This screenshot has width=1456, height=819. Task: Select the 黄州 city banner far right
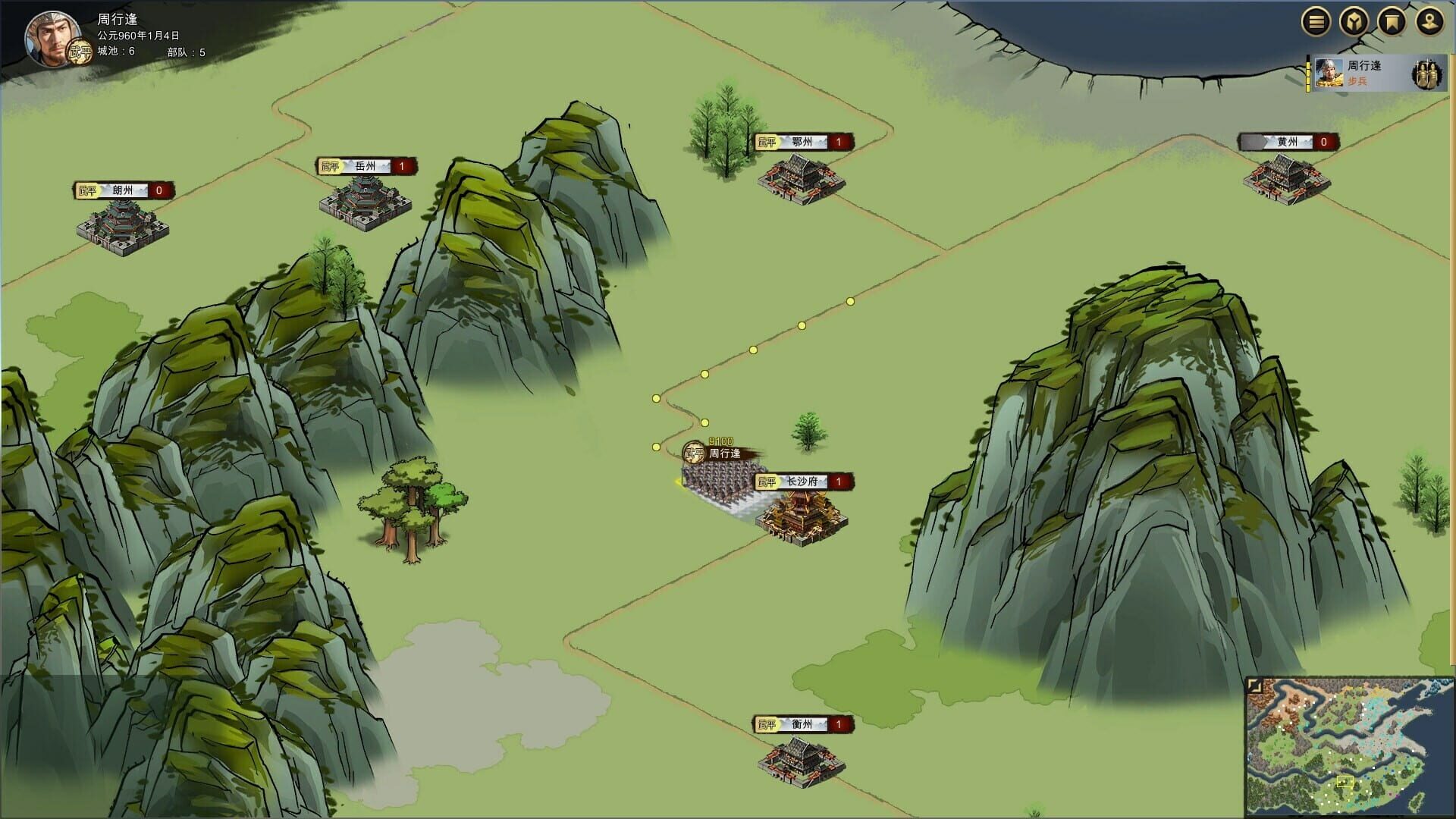[x=1288, y=140]
